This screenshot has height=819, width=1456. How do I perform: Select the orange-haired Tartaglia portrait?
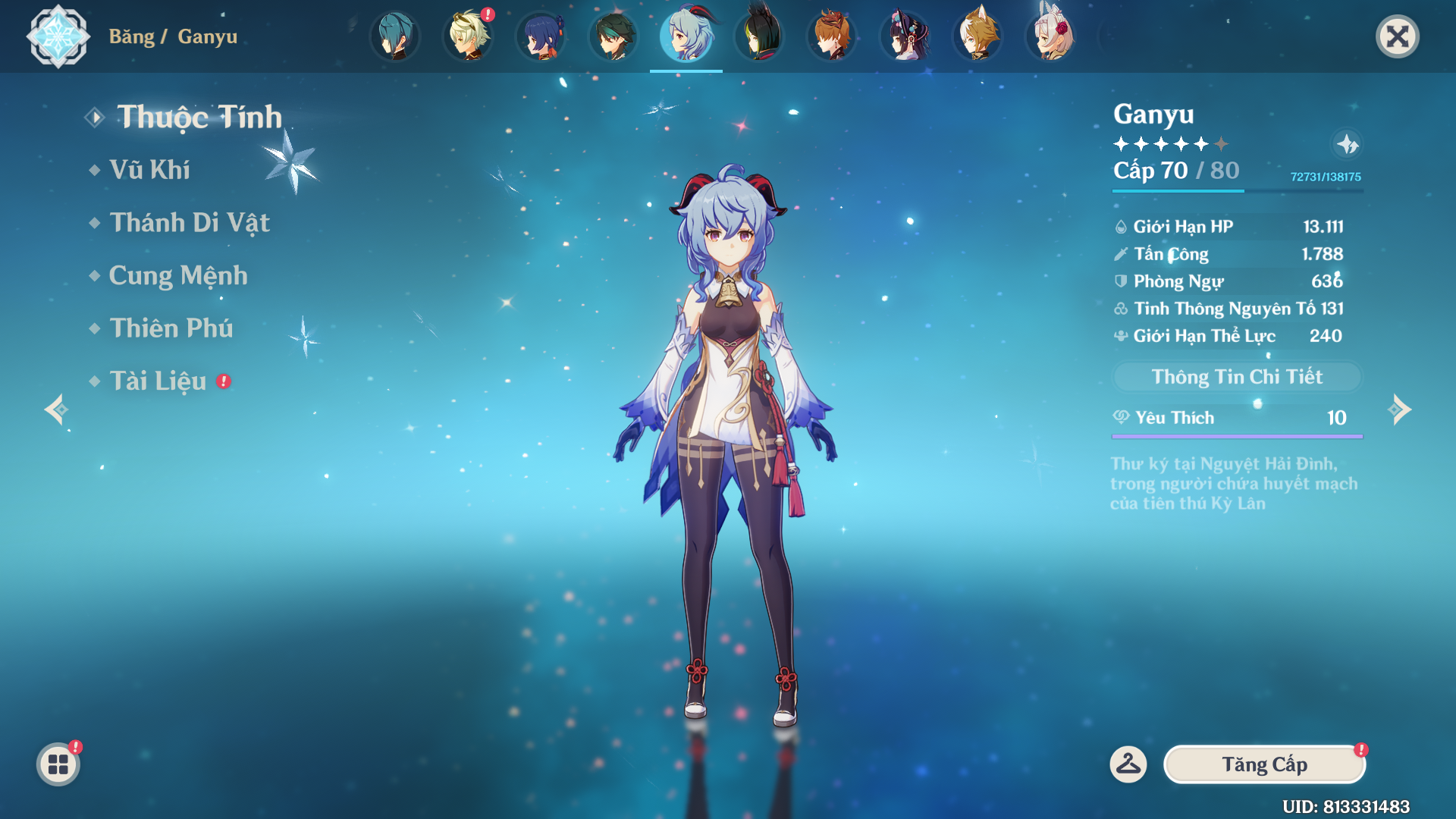click(832, 36)
